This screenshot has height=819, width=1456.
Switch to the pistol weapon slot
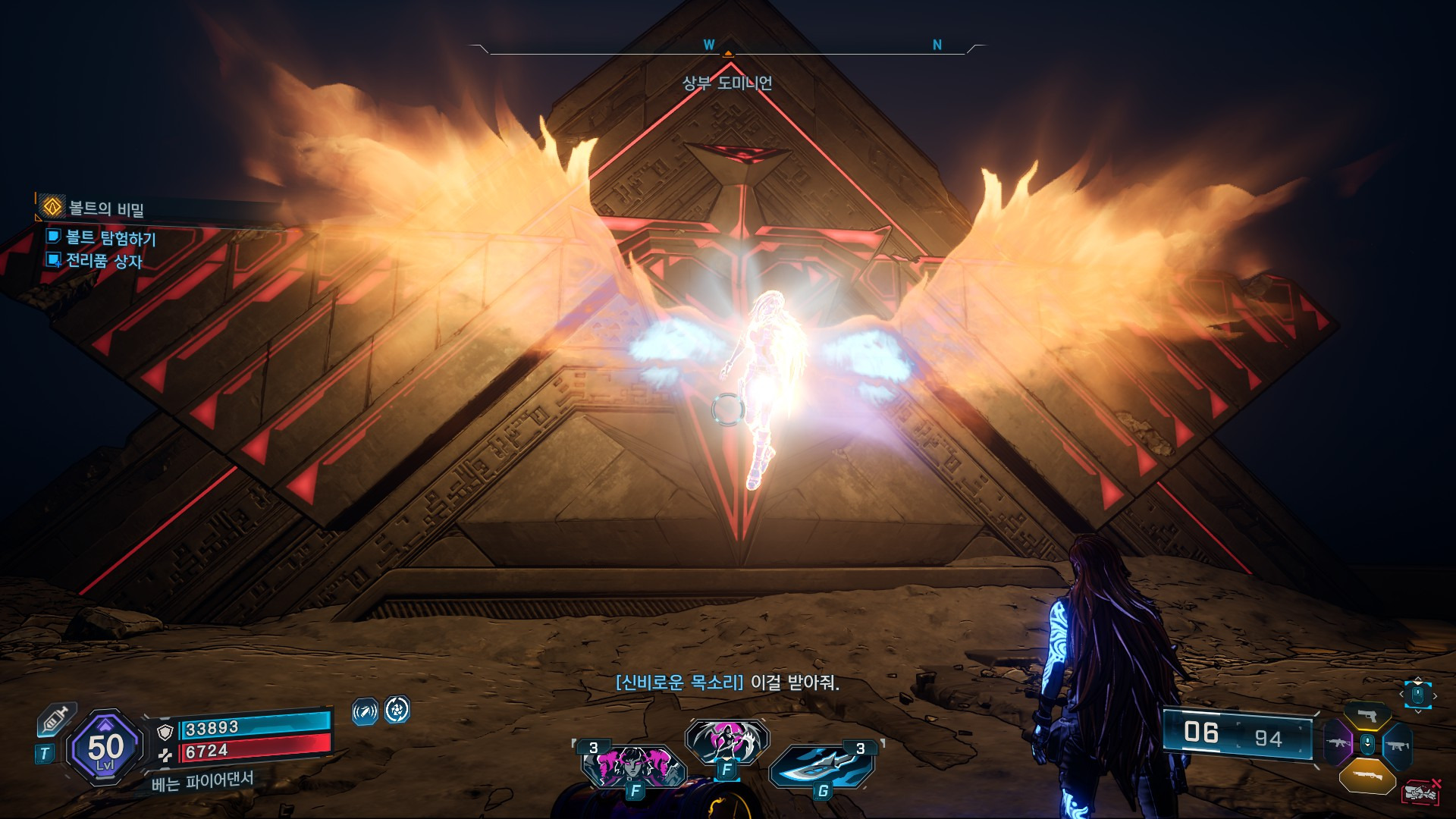[1367, 715]
